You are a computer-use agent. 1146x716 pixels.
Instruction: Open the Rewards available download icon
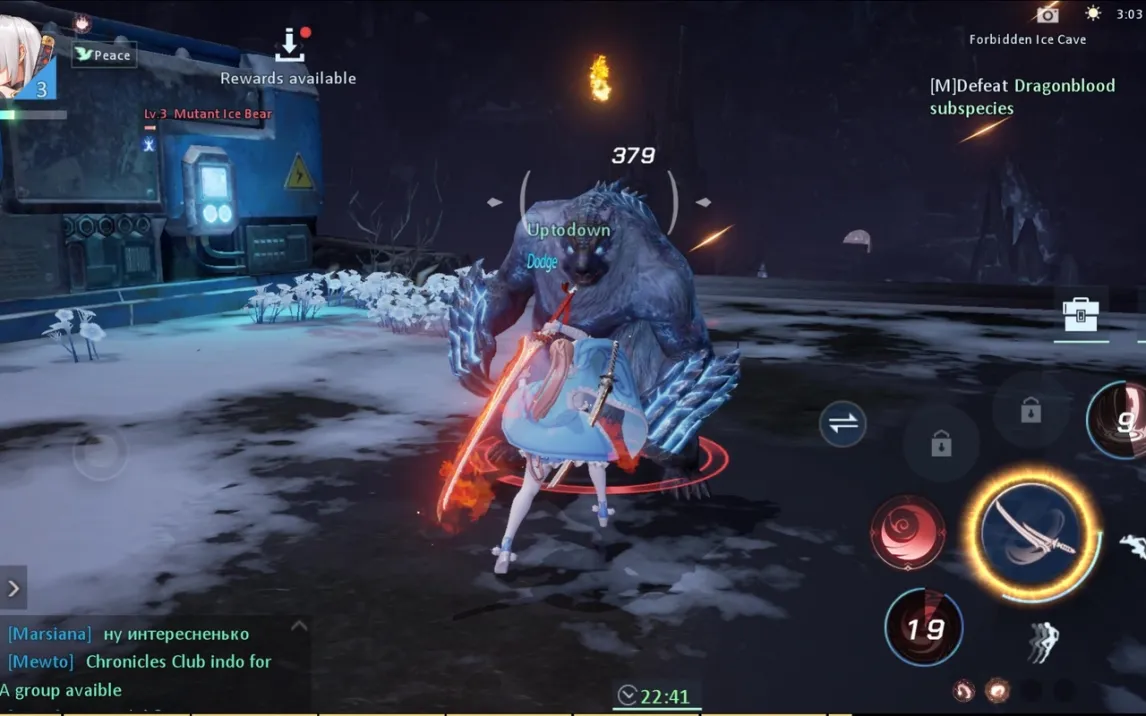[289, 45]
